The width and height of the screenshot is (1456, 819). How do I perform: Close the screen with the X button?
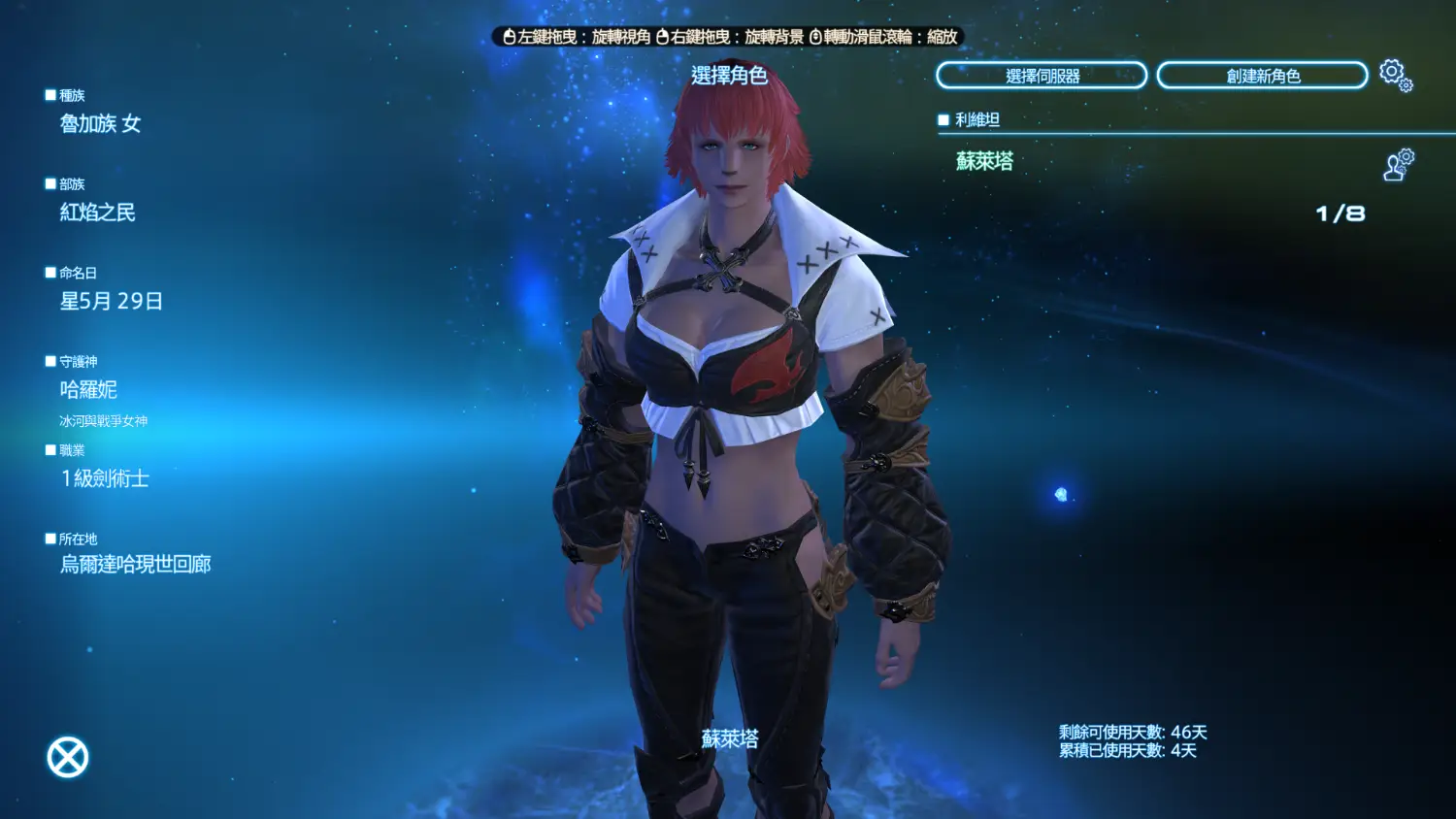click(68, 757)
